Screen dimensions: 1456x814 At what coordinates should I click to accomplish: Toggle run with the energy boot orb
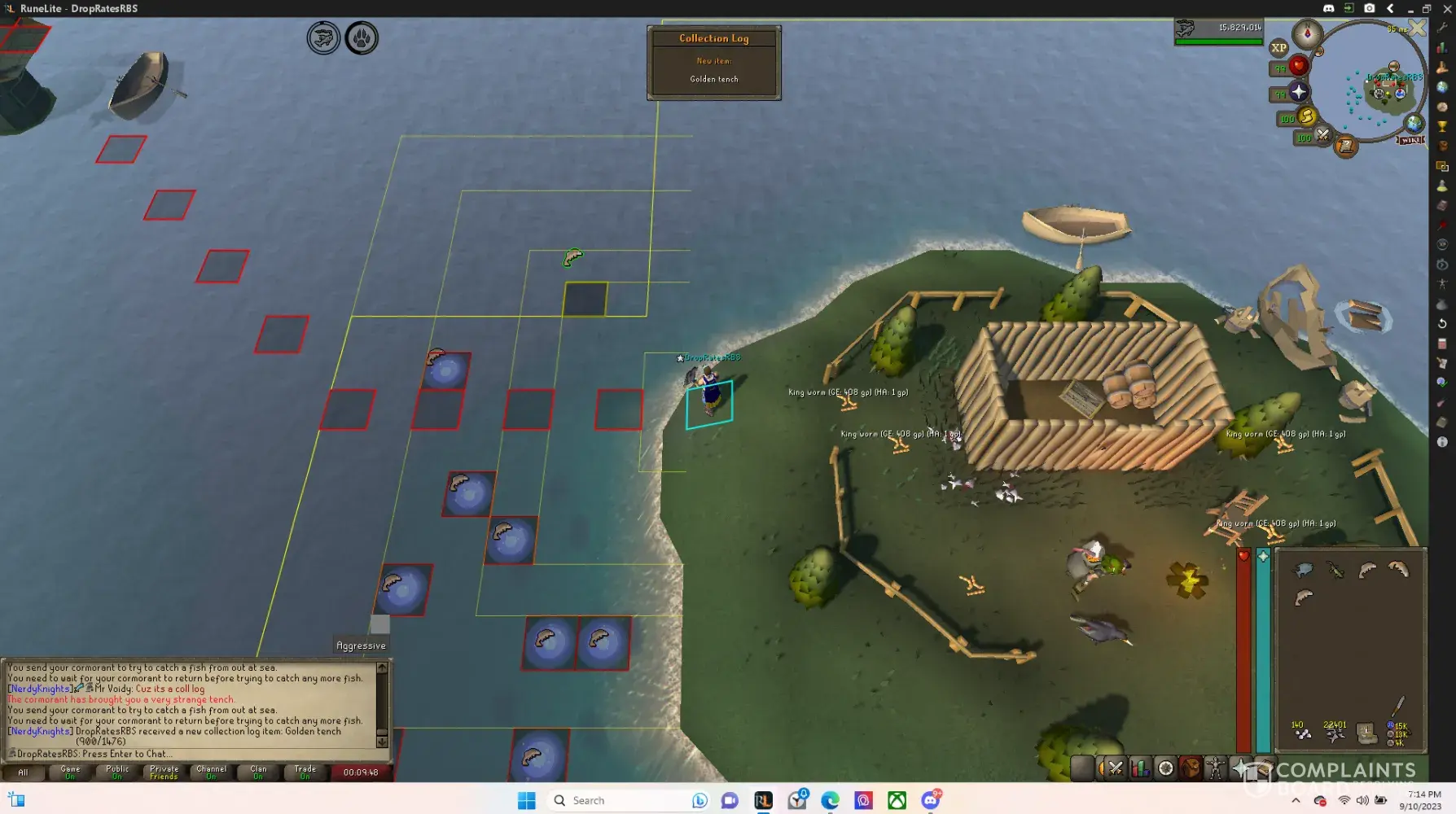(1307, 116)
